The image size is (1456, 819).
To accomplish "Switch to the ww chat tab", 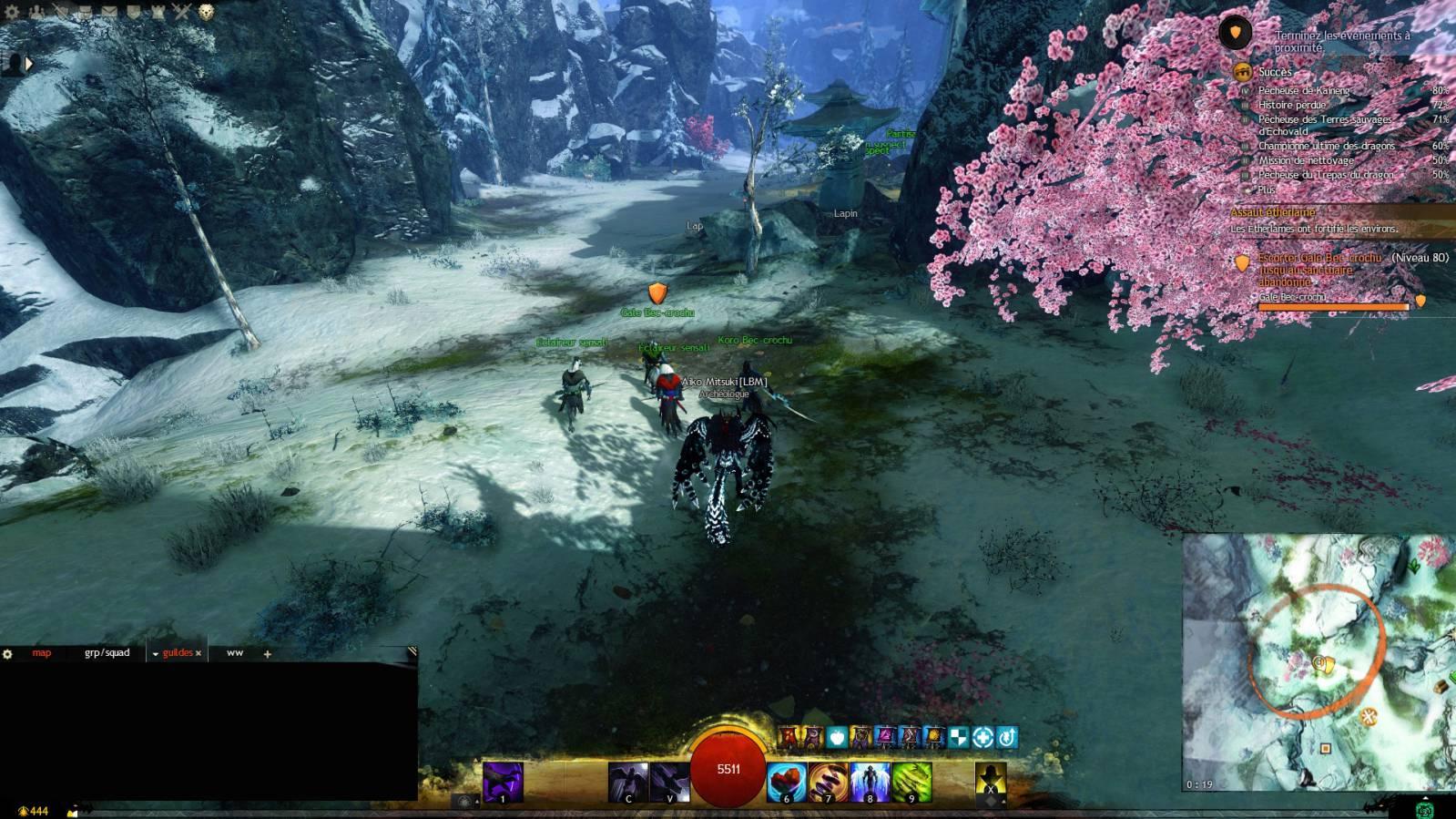I will point(235,653).
